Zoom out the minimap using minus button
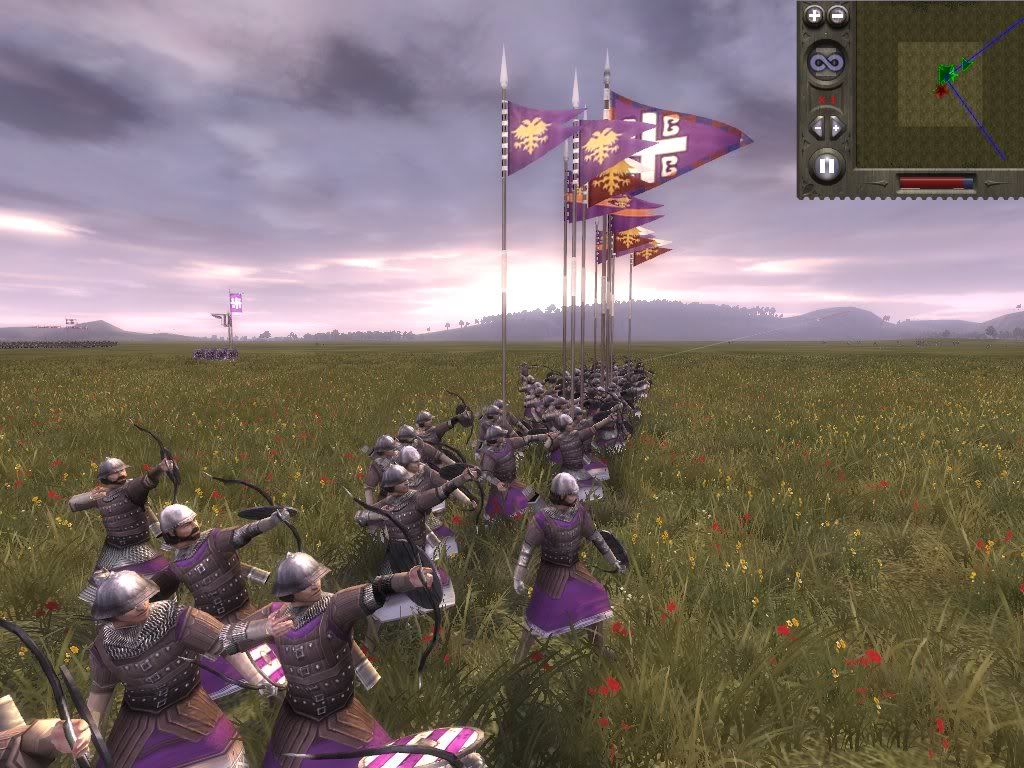The width and height of the screenshot is (1024, 768). pyautogui.click(x=838, y=16)
